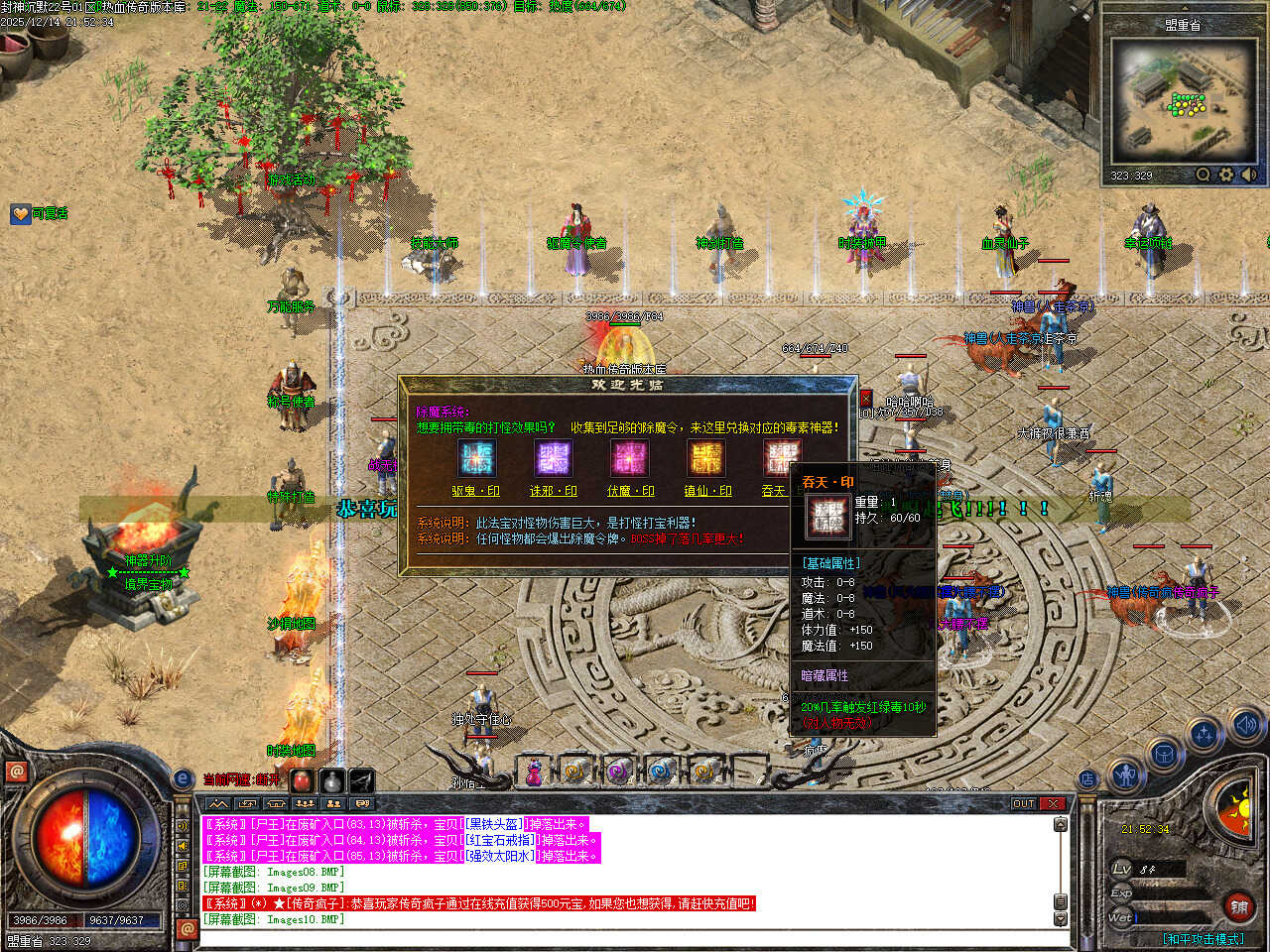Click the minimap magnifier zoom button

pyautogui.click(x=1203, y=175)
